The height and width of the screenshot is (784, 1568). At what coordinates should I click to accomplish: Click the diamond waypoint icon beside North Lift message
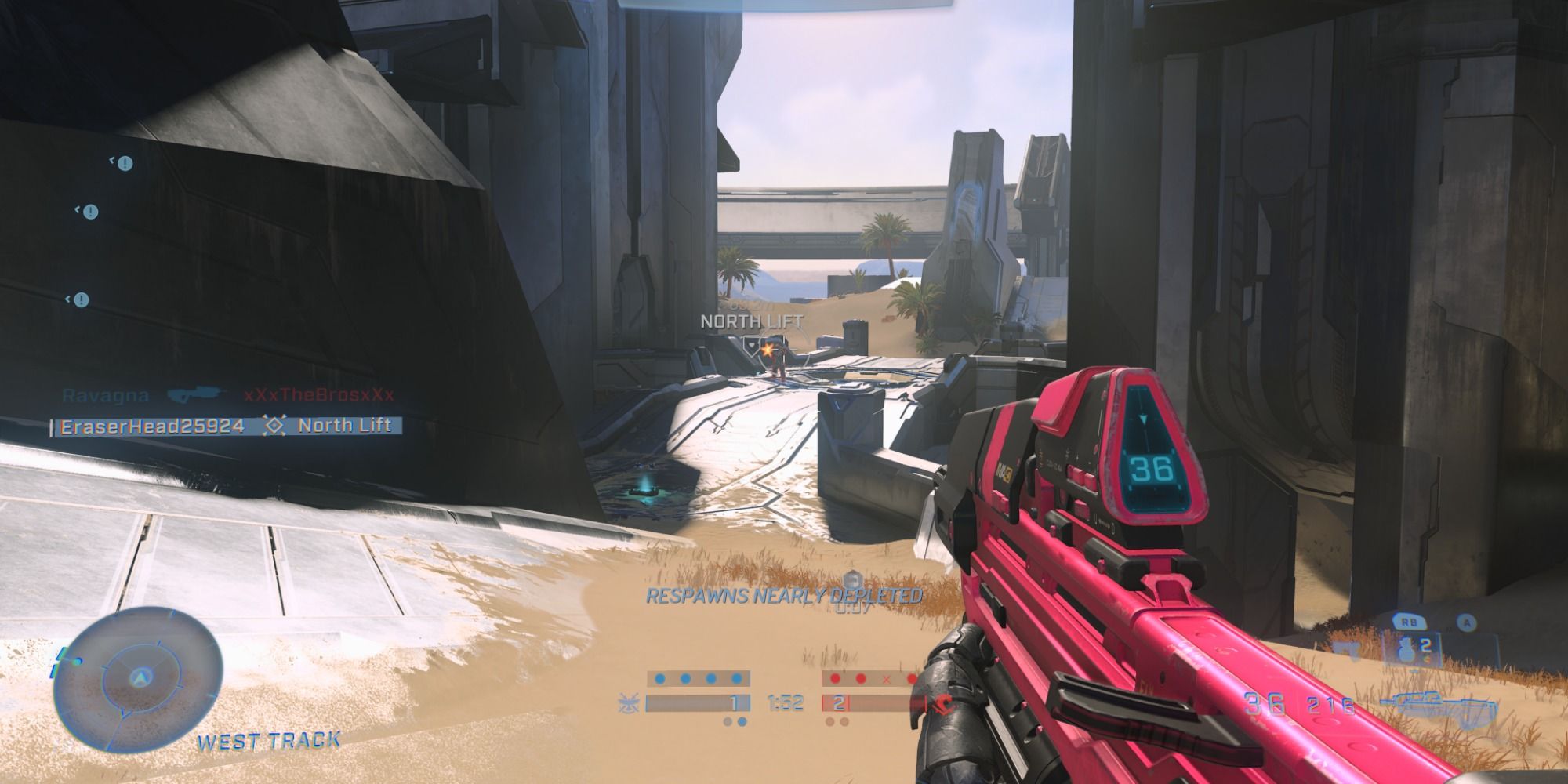(272, 426)
